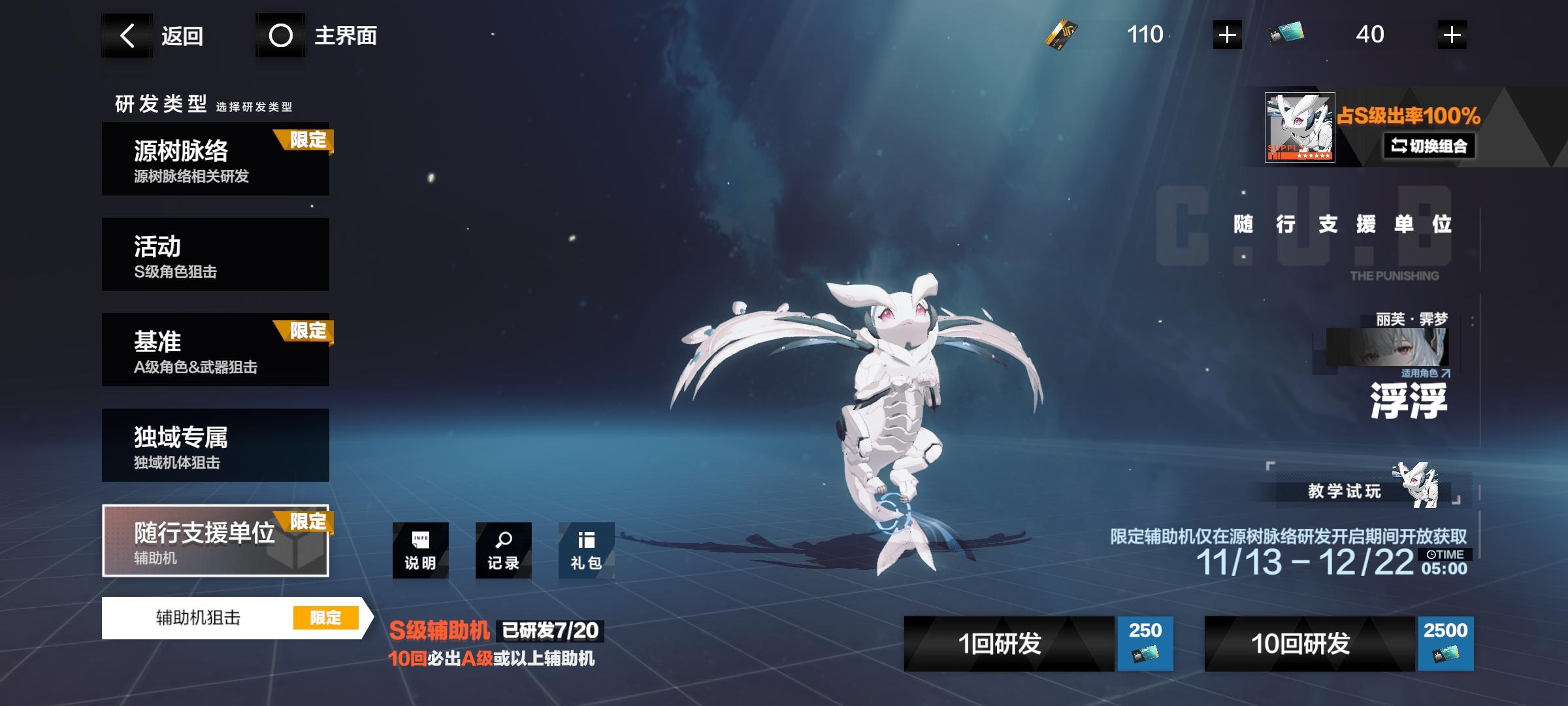This screenshot has height=706, width=1568.
Task: Open the 说明 info panel
Action: [420, 550]
